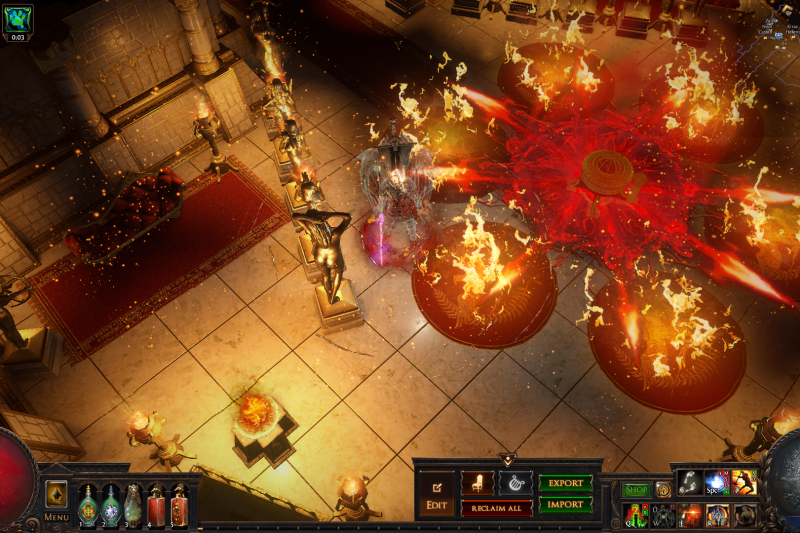Open the chair decorations button
This screenshot has width=800, height=533.
pos(477,482)
